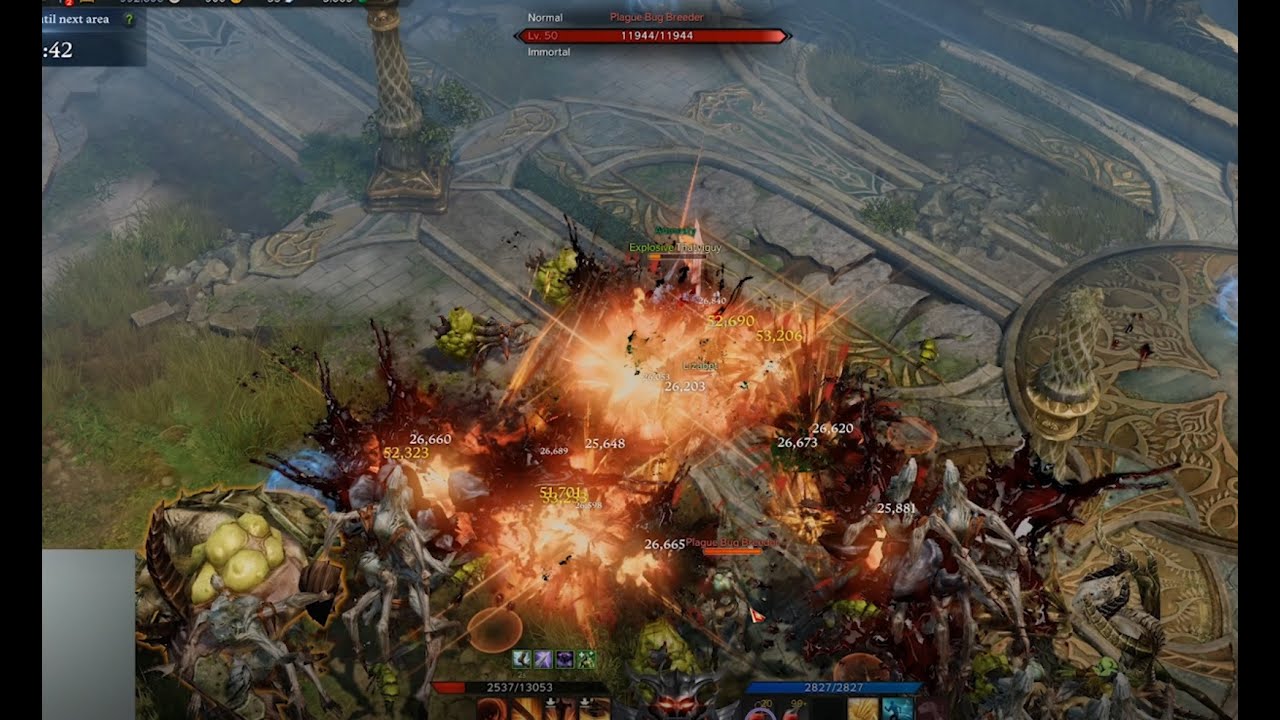Select the white winged boot buff icon
Image resolution: width=1280 pixels, height=720 pixels.
(x=521, y=659)
